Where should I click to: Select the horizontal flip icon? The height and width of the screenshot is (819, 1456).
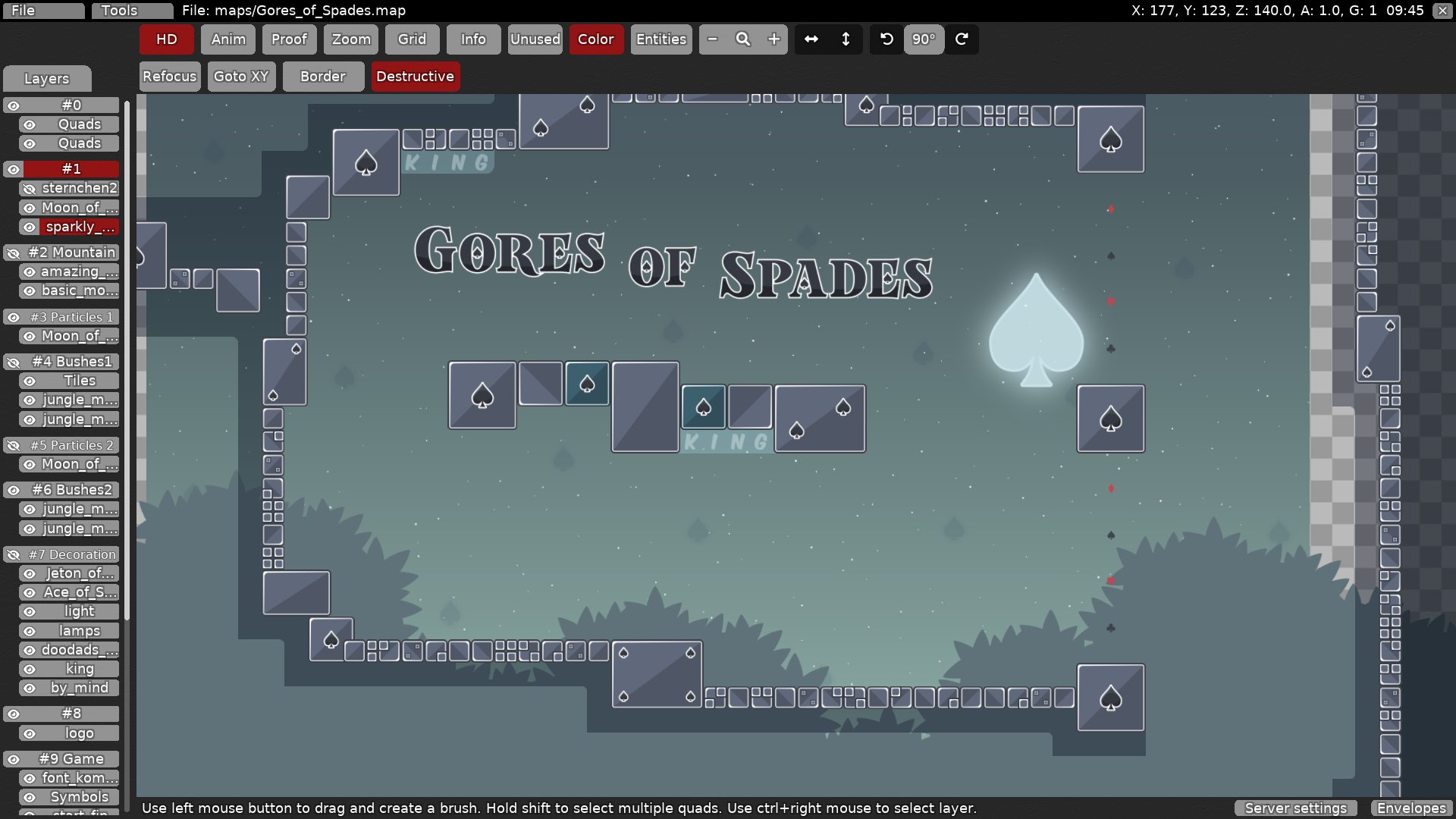811,39
